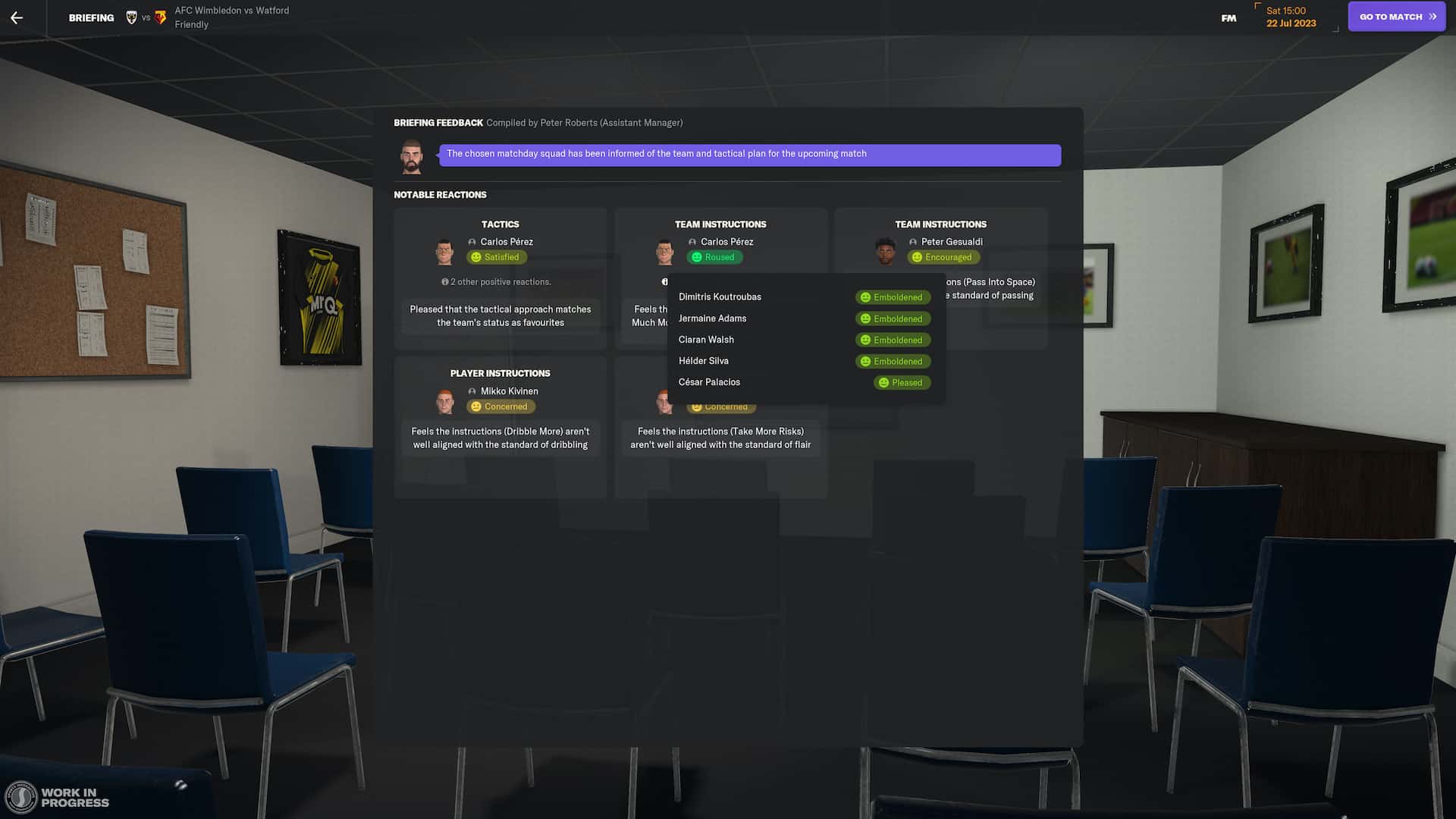Click Peter Gesualdi's portrait under Team Instructions
Viewport: 1456px width, 819px height.
point(886,250)
